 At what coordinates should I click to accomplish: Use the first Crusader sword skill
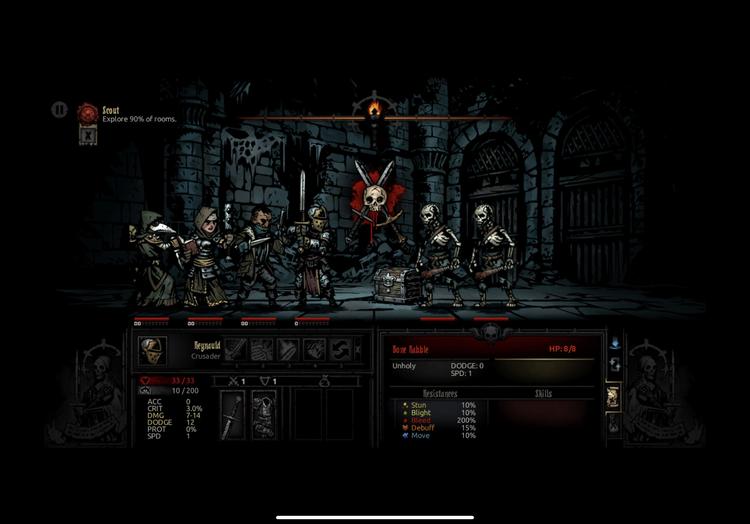coord(234,350)
